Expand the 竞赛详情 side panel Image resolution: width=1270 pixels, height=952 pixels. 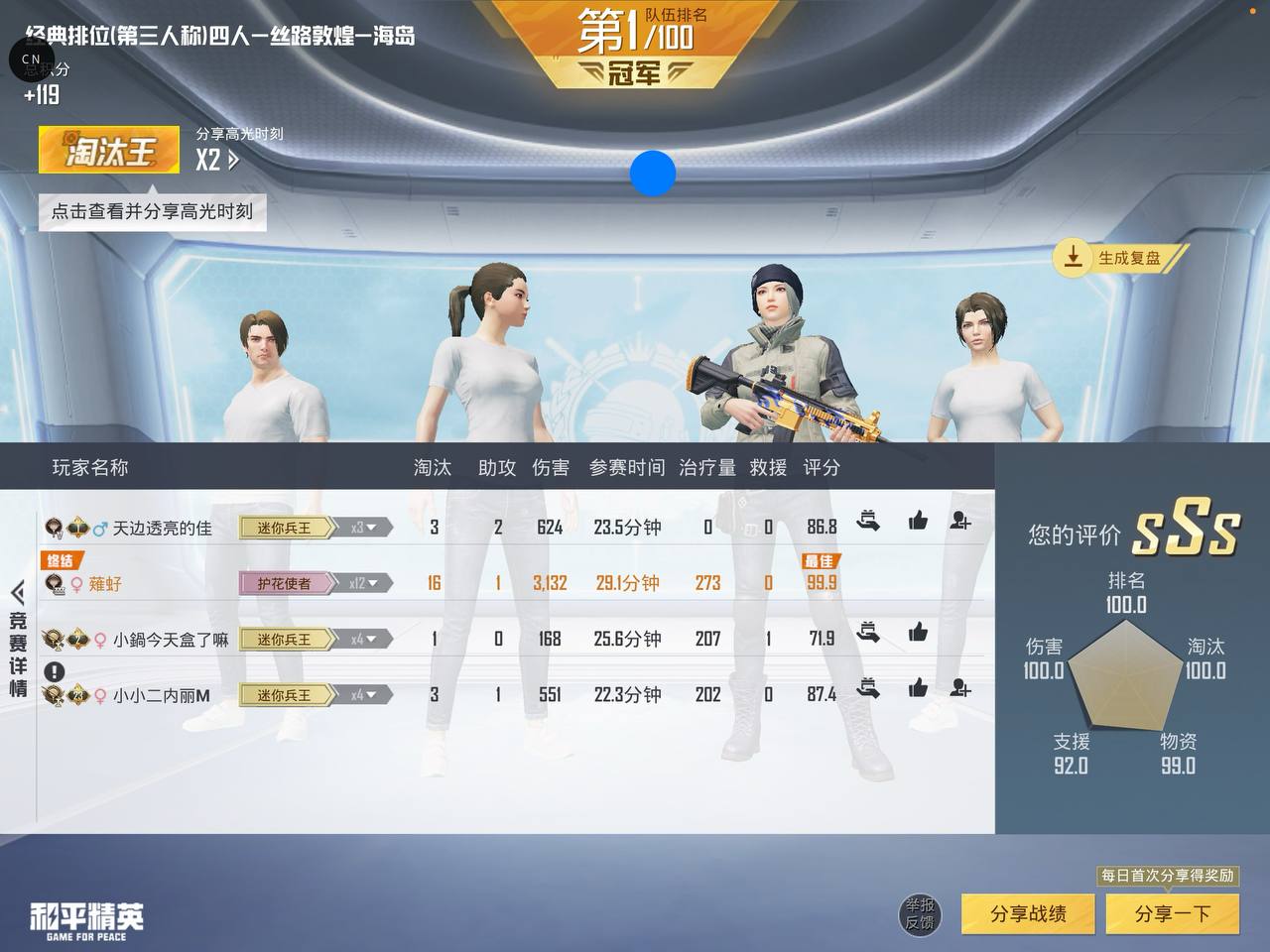coord(18,639)
